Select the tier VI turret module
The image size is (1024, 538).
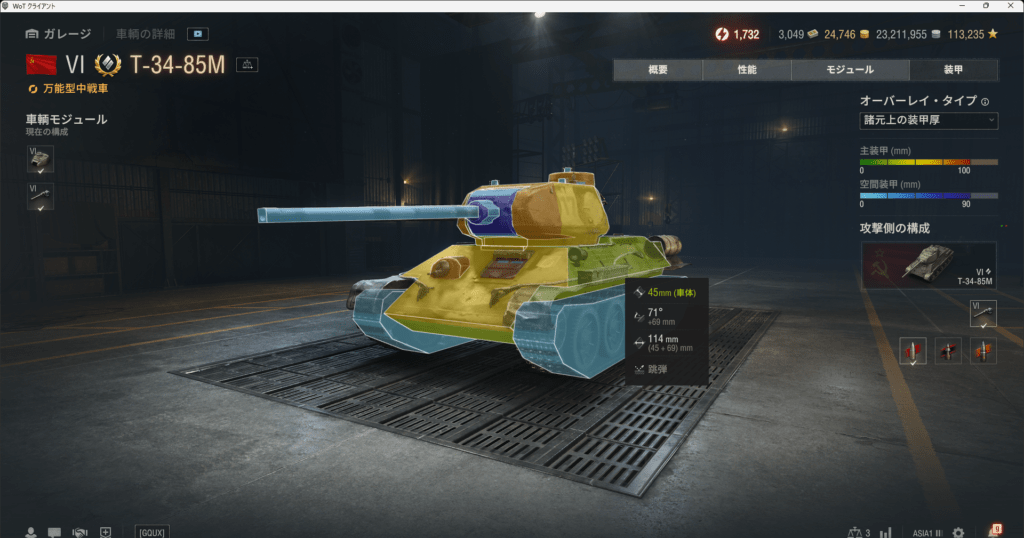[x=40, y=159]
